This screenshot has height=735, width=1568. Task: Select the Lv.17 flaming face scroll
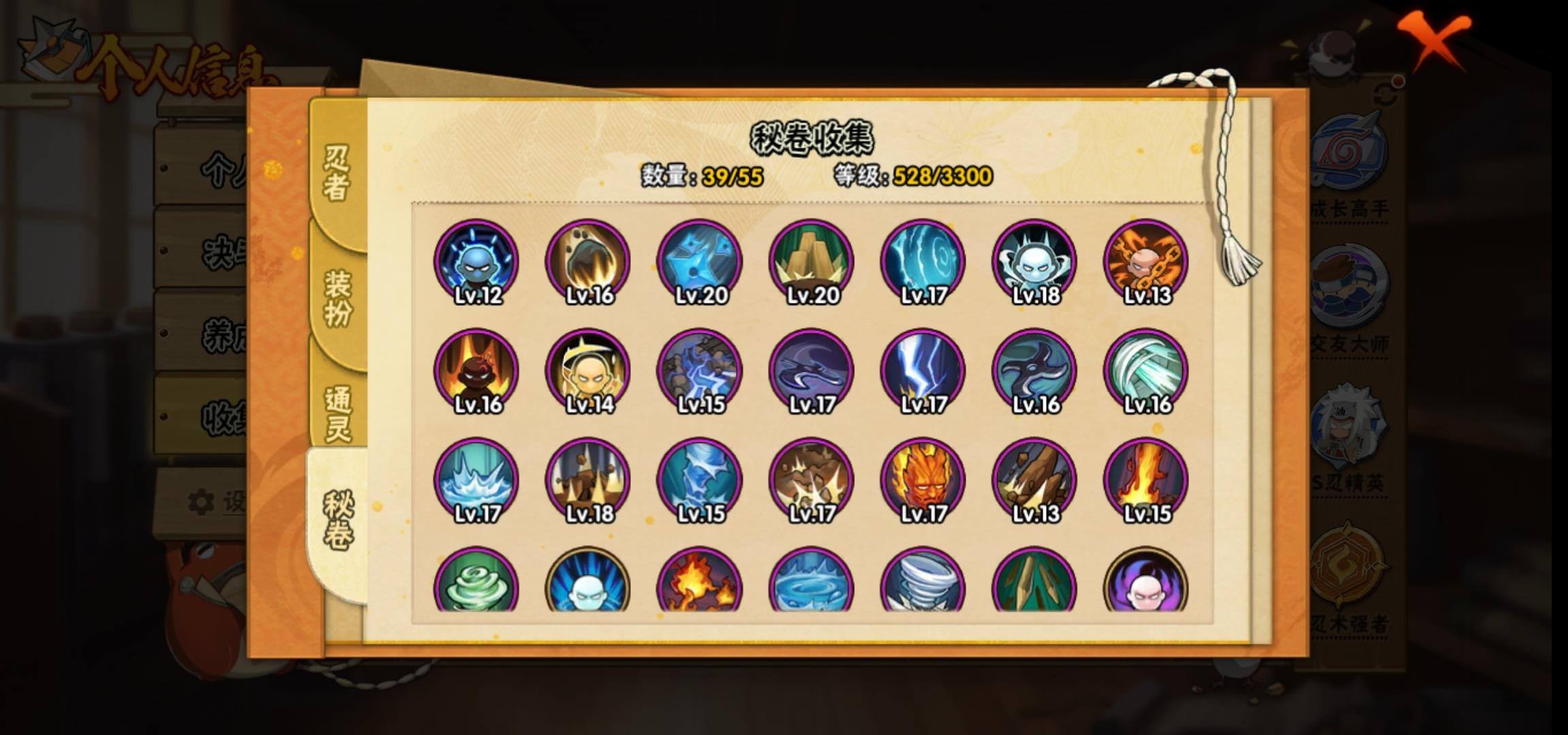[923, 480]
